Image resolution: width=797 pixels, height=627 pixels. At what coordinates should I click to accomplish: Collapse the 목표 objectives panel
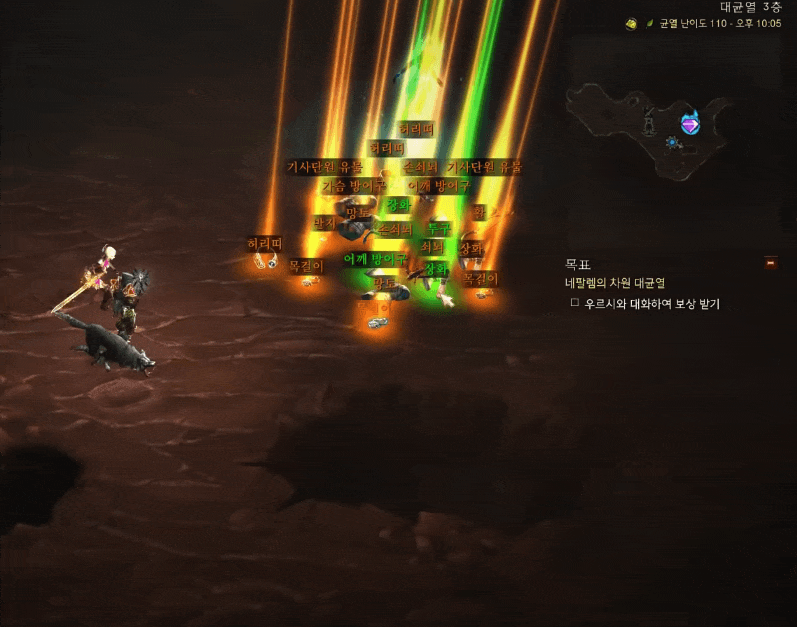[770, 263]
